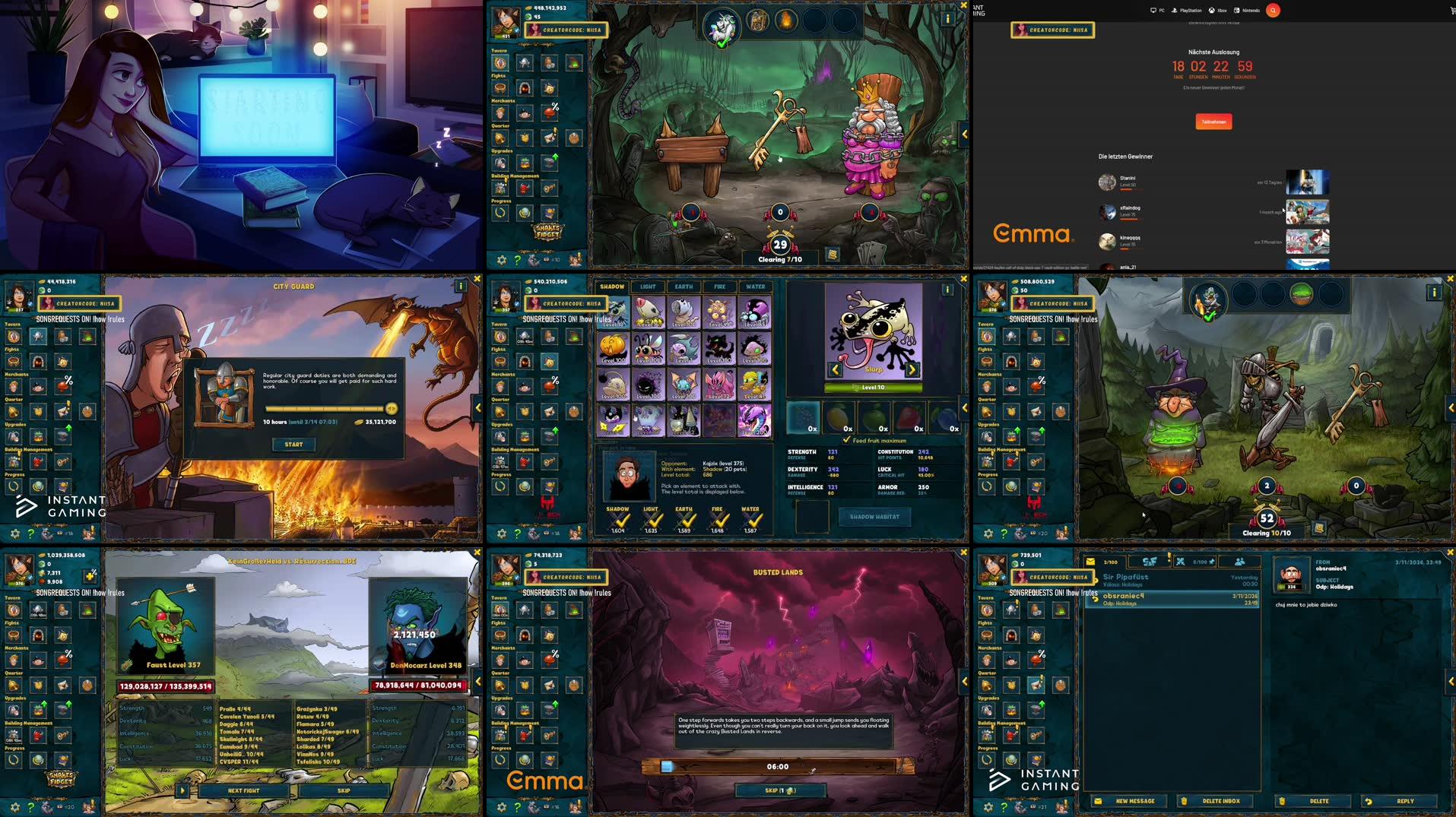Click left chevron to view previous pet
Viewport: 1456px width, 817px height.
835,368
